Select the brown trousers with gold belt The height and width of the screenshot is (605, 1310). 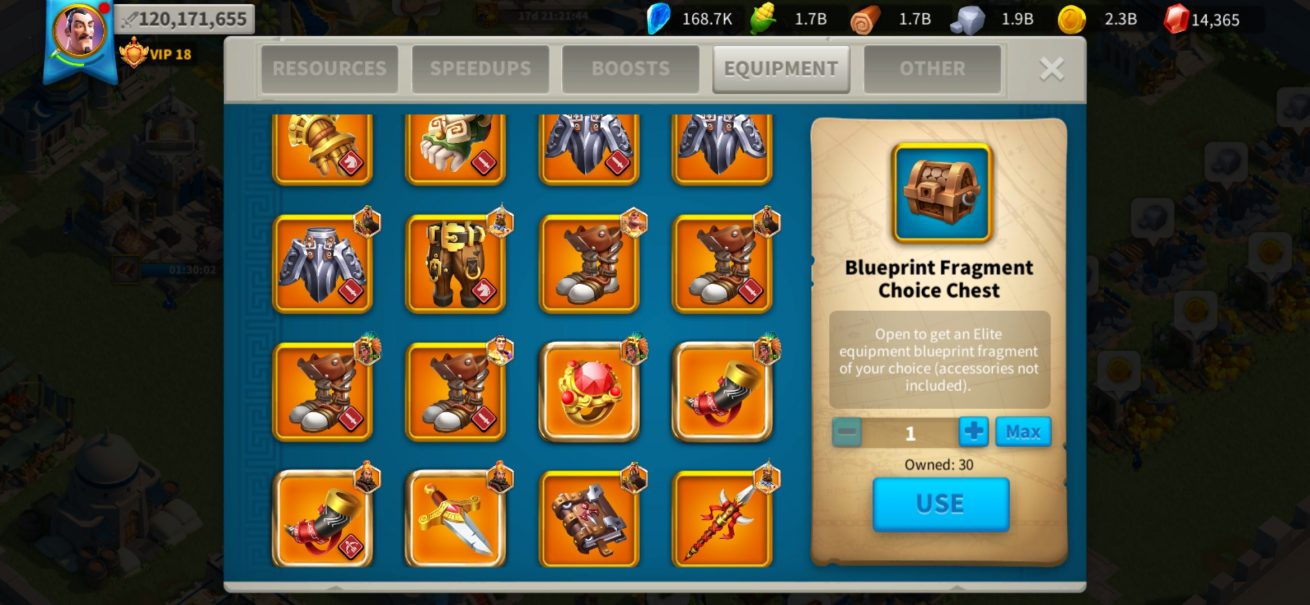tap(455, 264)
